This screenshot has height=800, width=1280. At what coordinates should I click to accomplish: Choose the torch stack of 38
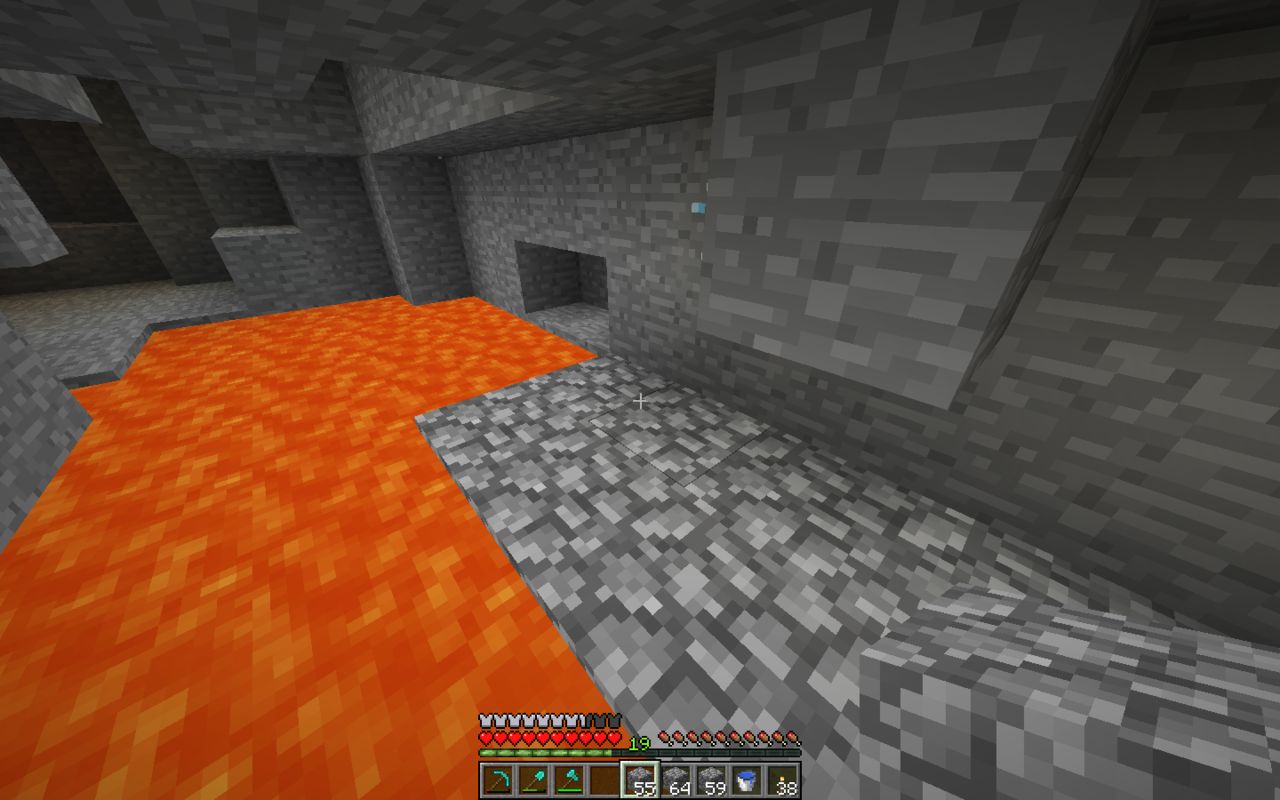(x=783, y=780)
